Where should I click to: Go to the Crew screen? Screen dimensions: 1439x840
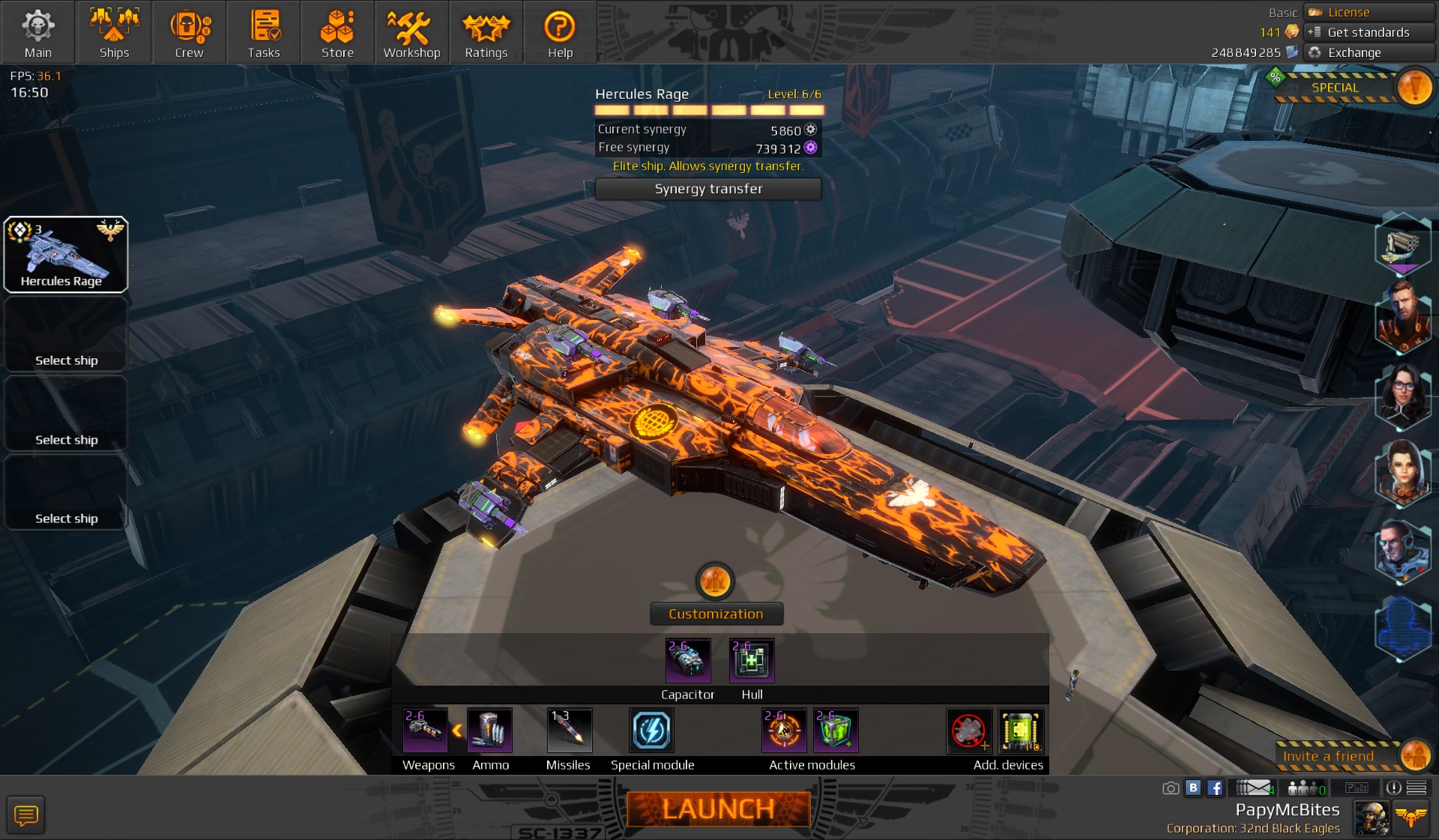[x=189, y=32]
